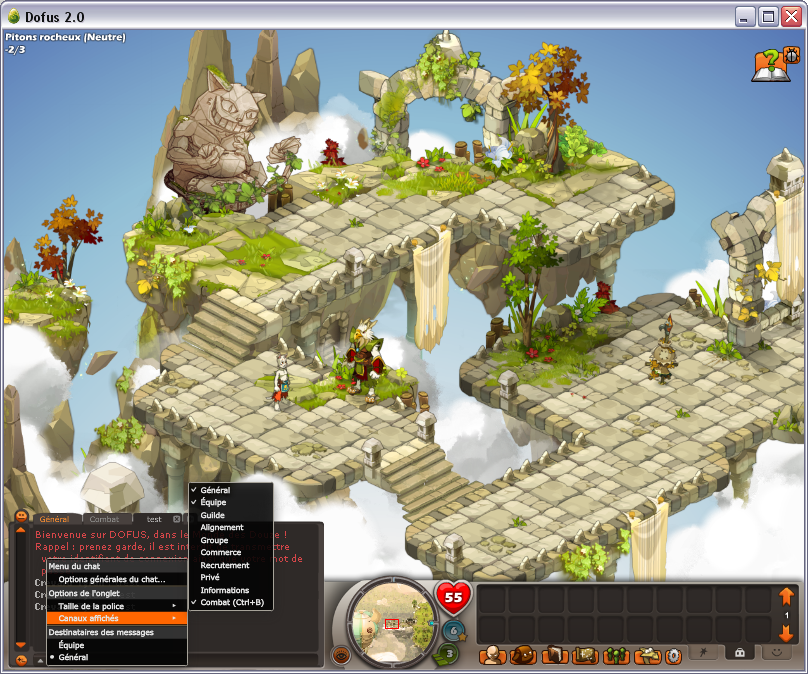Show the Alignement channel
The image size is (808, 674).
point(222,528)
